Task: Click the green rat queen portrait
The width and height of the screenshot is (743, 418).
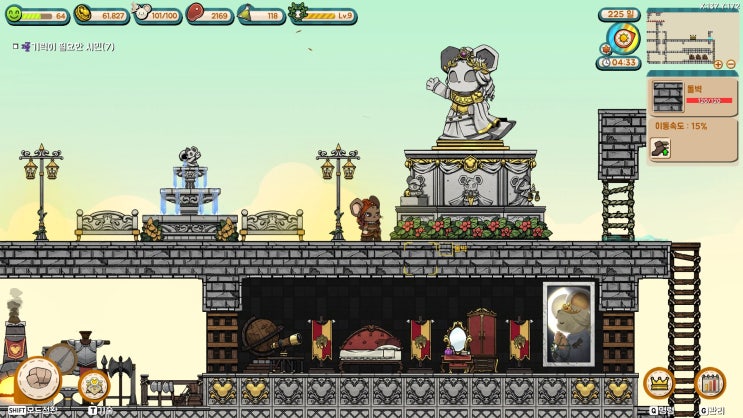Action: coord(14,14)
